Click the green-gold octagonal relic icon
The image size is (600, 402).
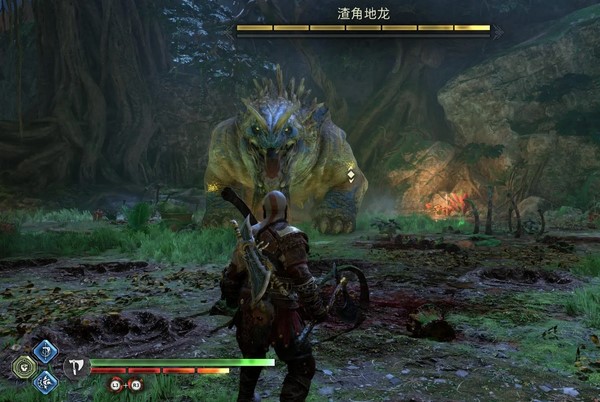[23, 367]
